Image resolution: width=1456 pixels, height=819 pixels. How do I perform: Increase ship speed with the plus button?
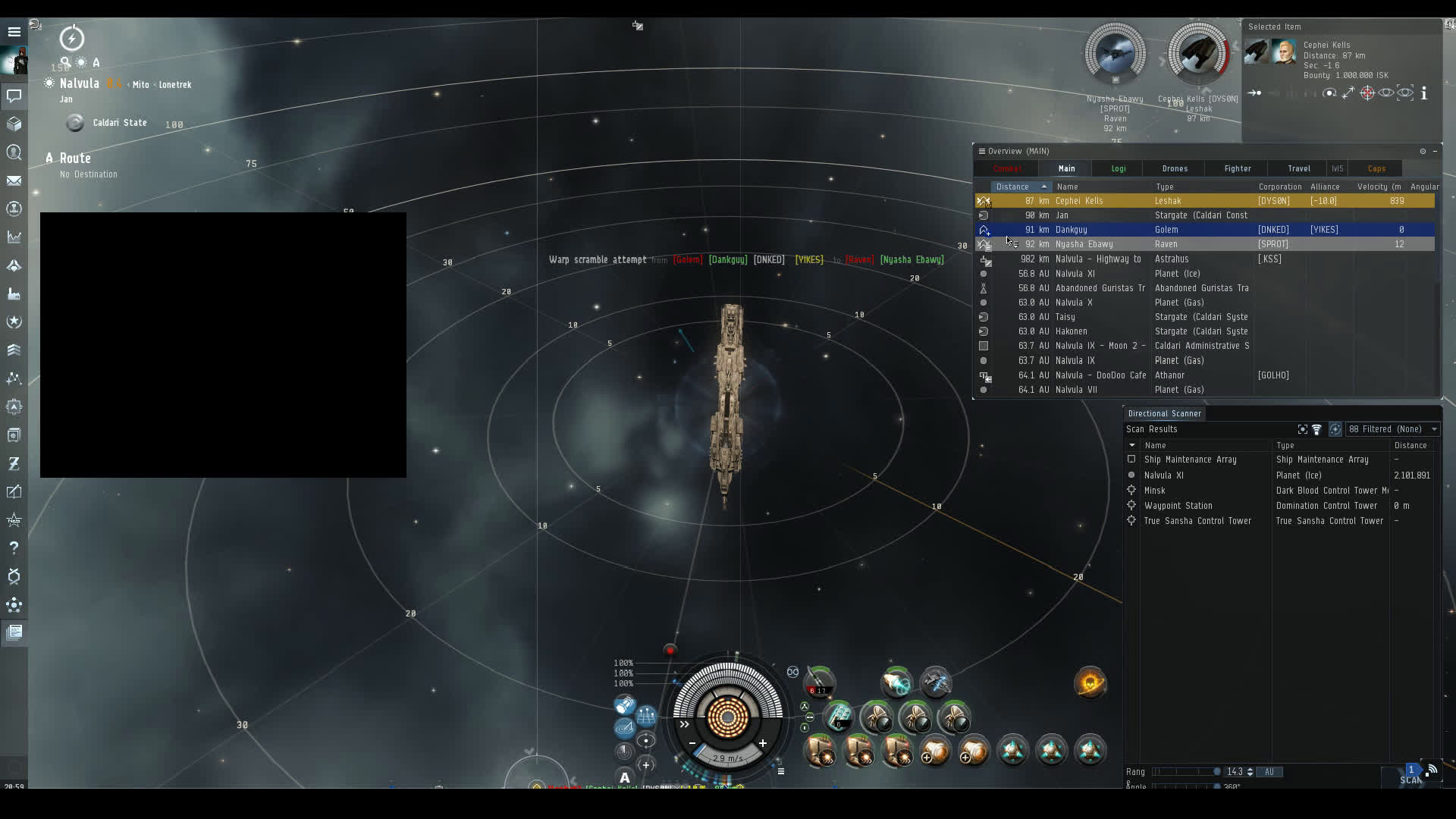coord(762,743)
